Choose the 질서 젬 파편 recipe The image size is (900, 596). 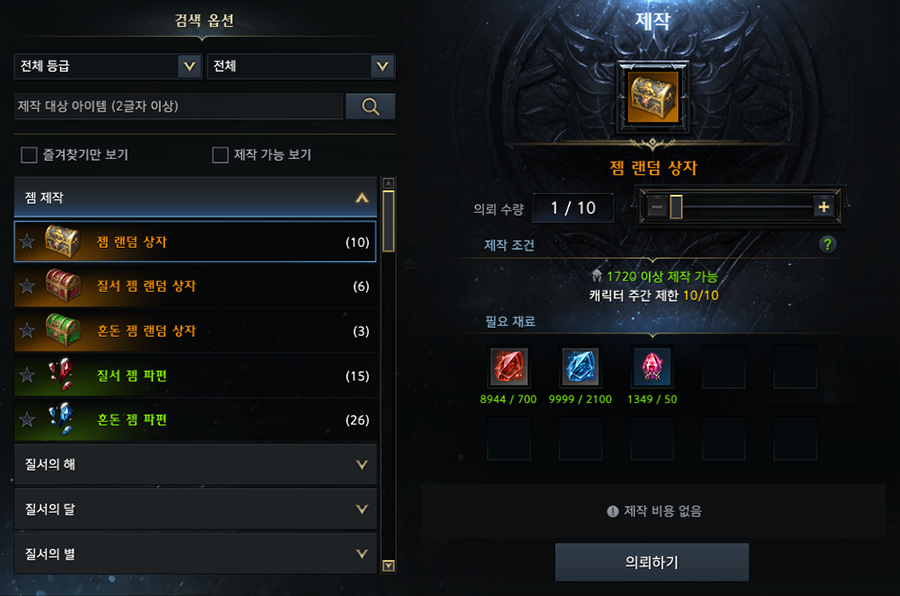click(196, 376)
